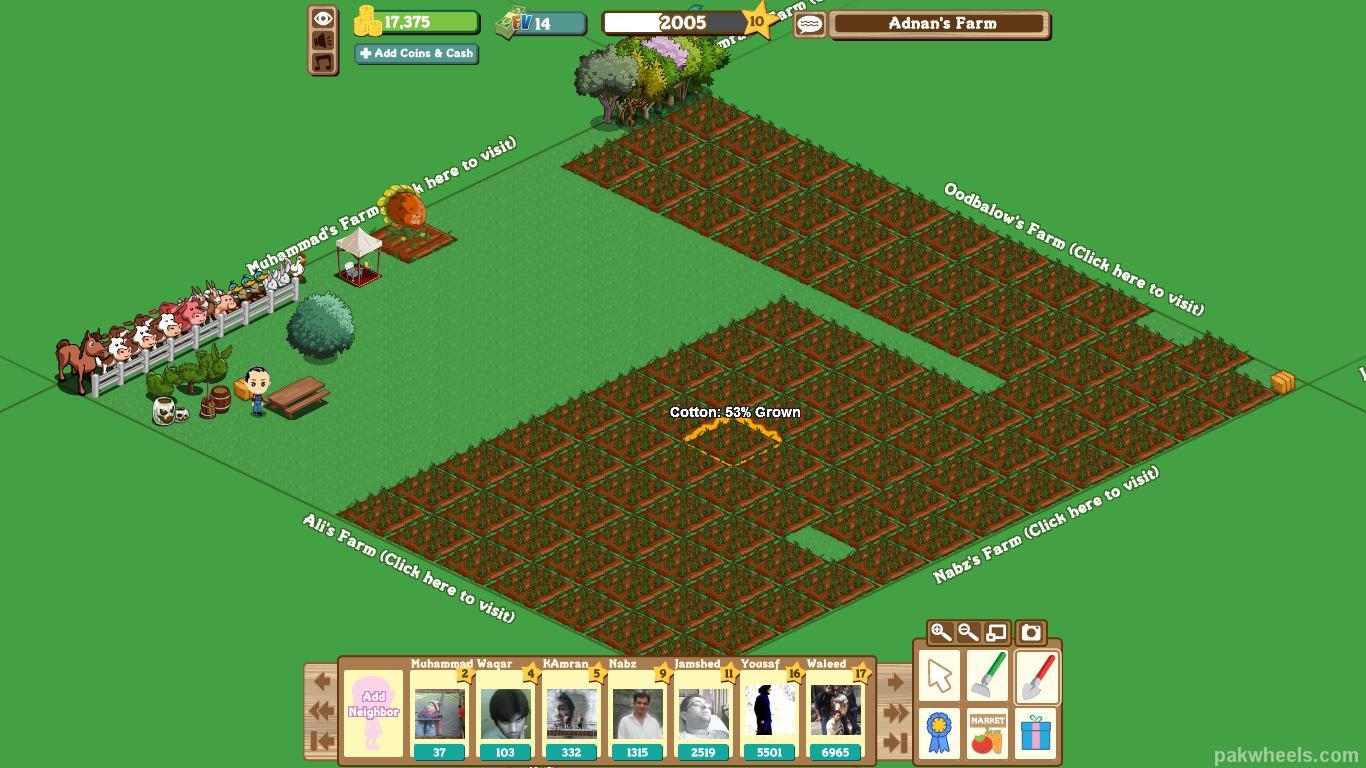The image size is (1366, 768).
Task: Select the arrow pointer tool
Action: click(939, 676)
